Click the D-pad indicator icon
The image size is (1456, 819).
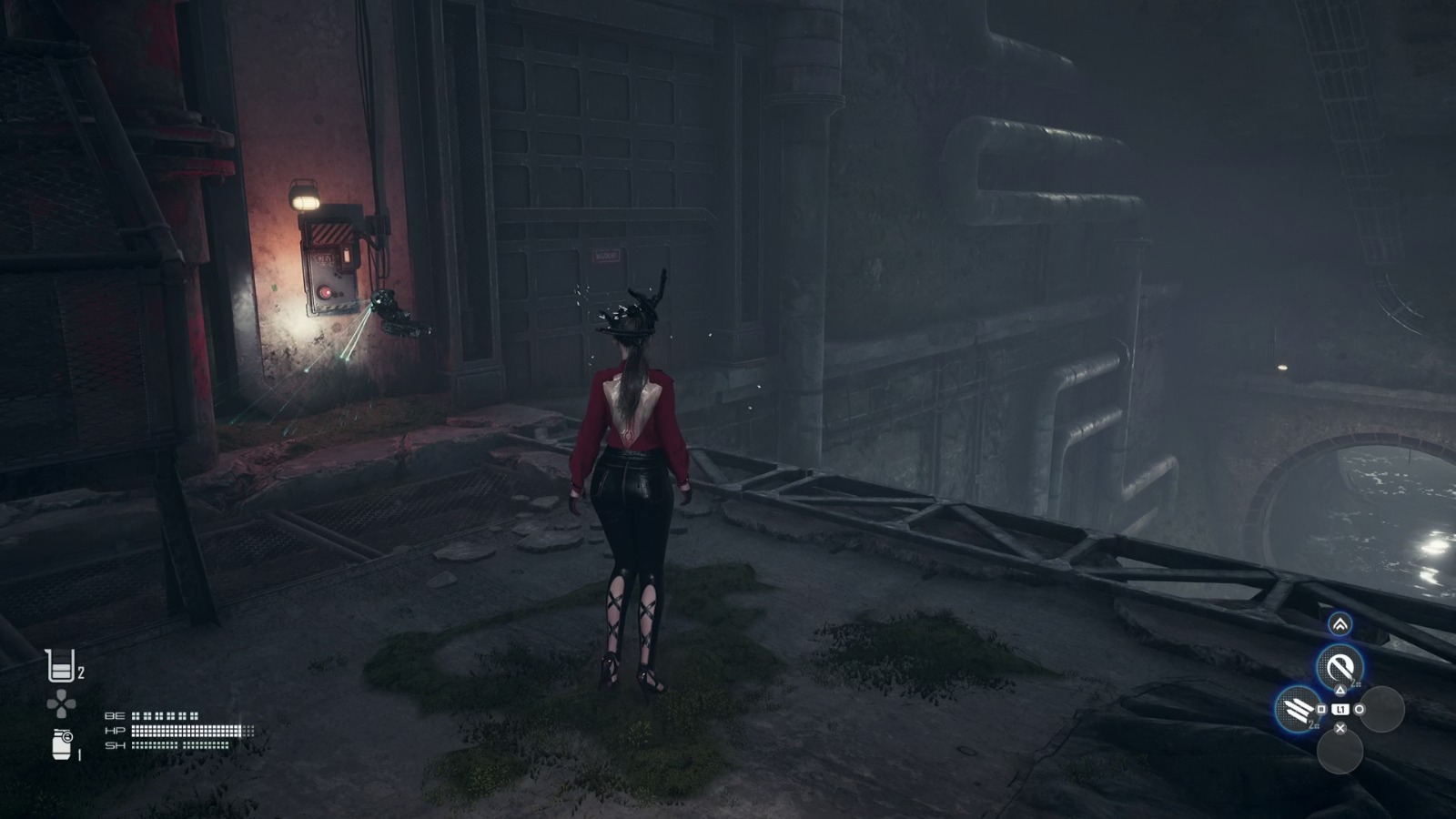[60, 703]
